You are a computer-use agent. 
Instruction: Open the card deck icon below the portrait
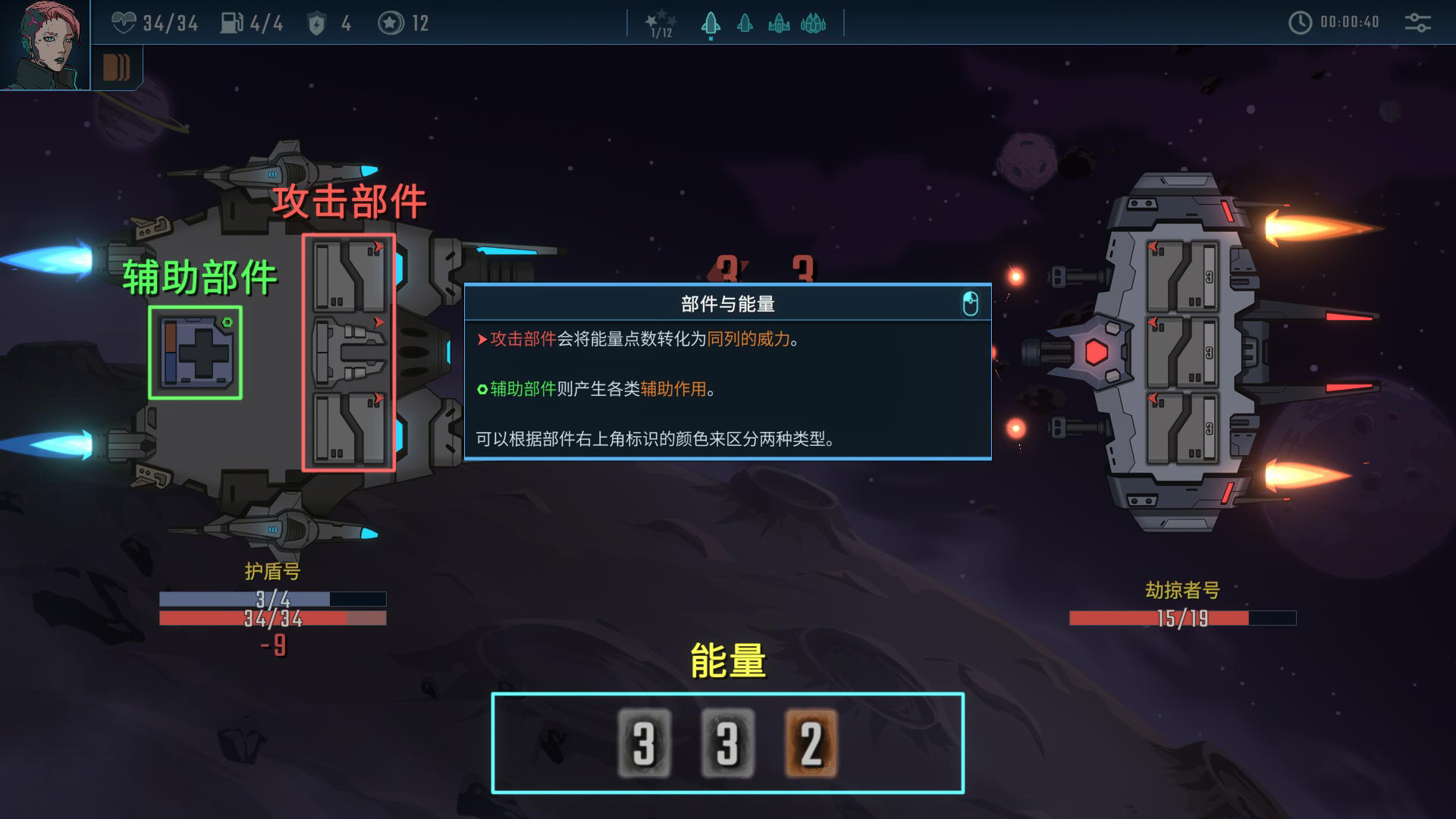pos(116,67)
